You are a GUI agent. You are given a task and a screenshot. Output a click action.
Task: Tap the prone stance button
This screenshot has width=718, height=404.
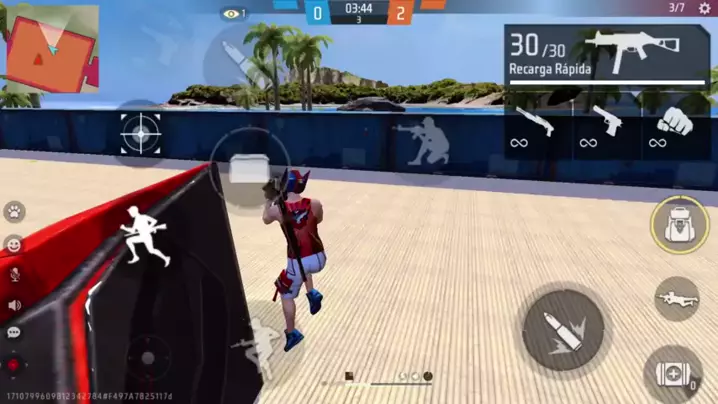(677, 296)
